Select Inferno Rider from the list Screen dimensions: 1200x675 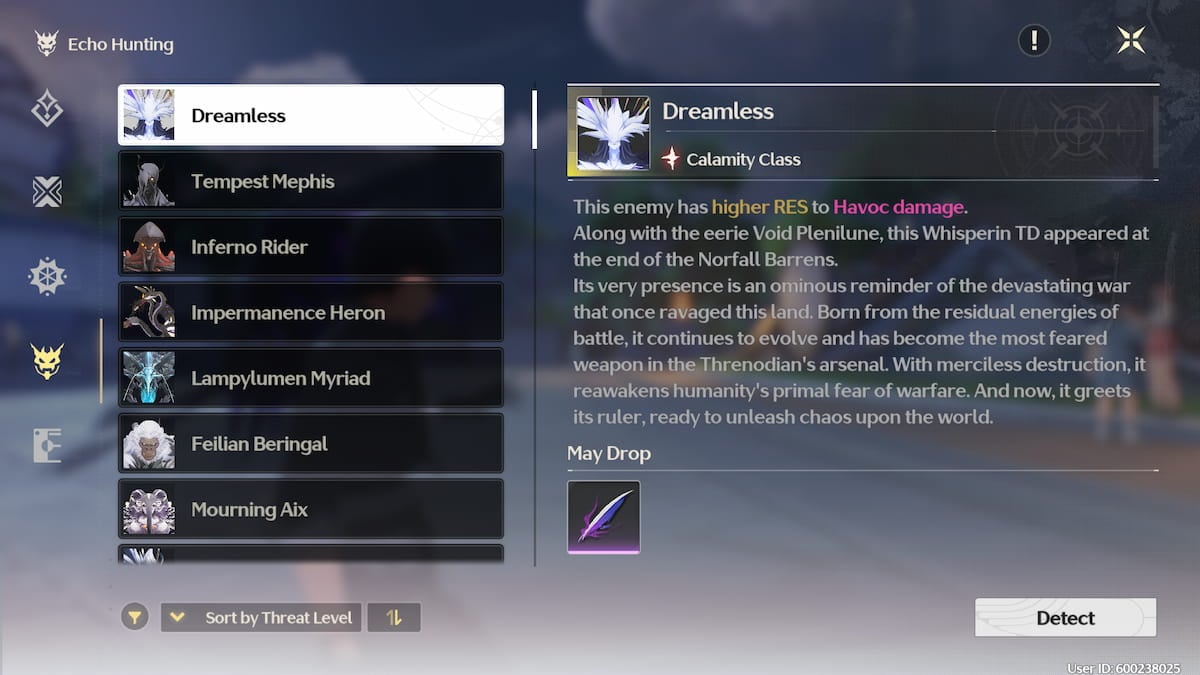click(311, 247)
